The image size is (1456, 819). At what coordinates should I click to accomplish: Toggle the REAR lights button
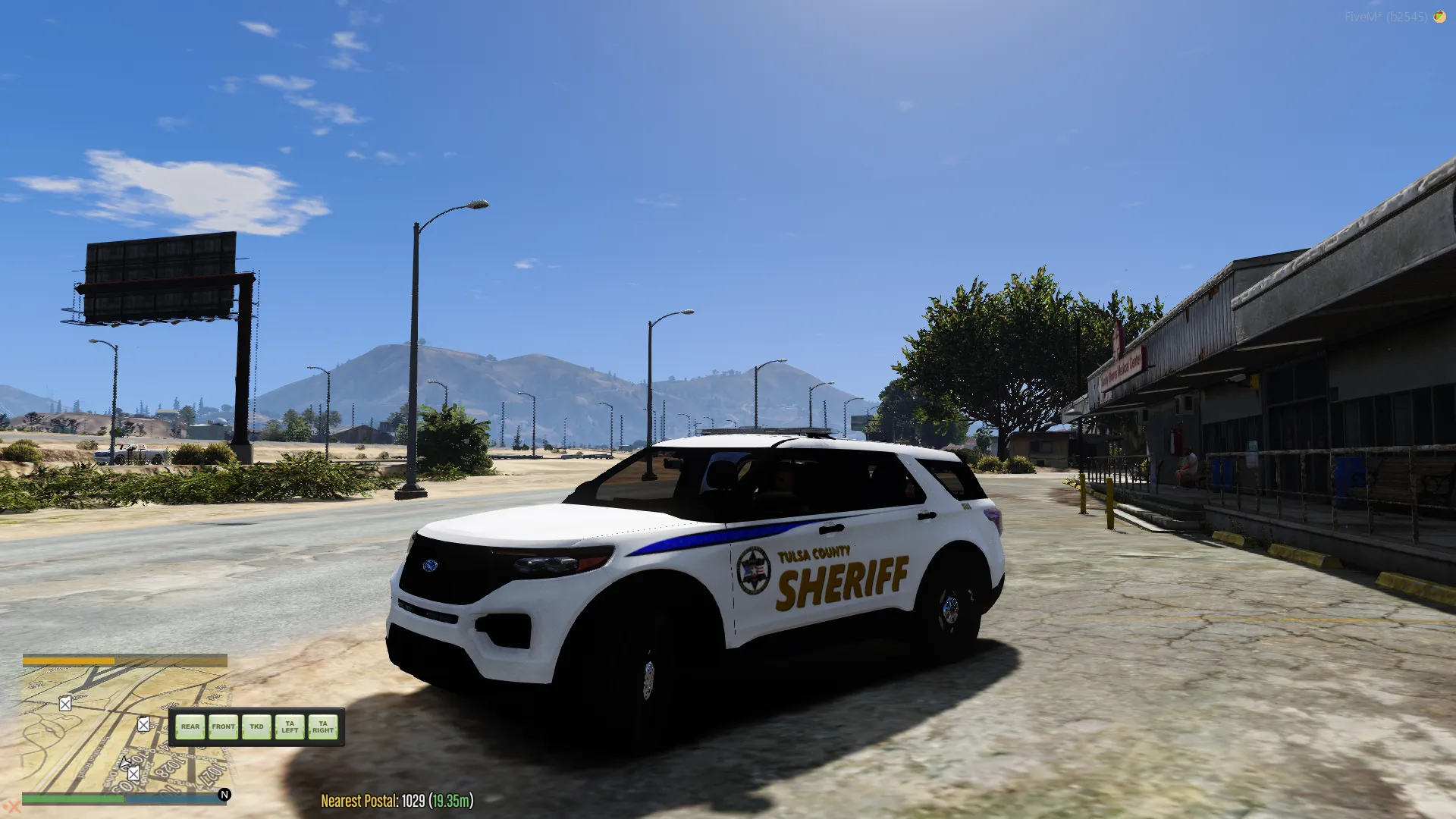click(x=190, y=726)
